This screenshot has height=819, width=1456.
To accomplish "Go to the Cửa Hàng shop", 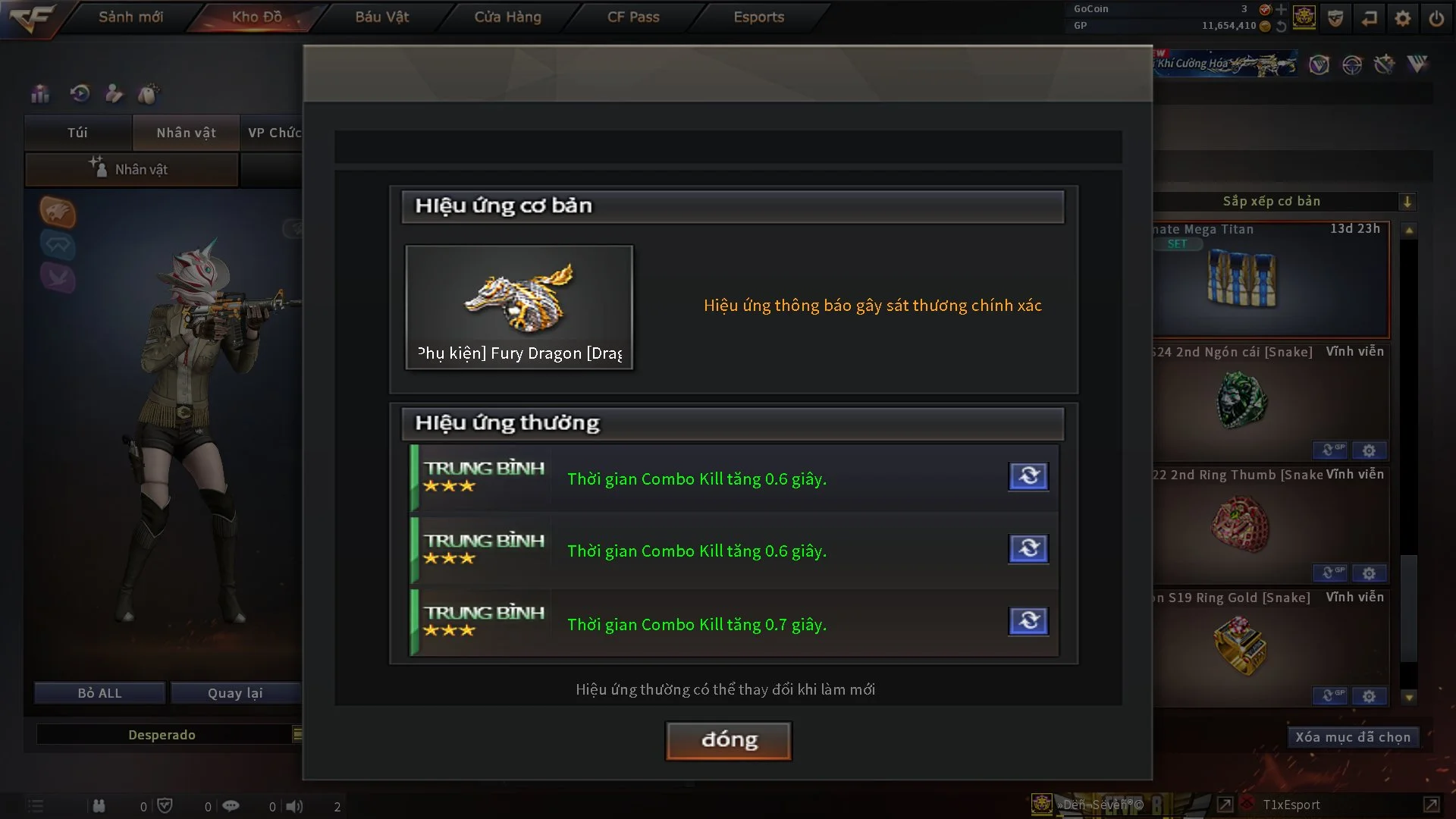I will [507, 17].
